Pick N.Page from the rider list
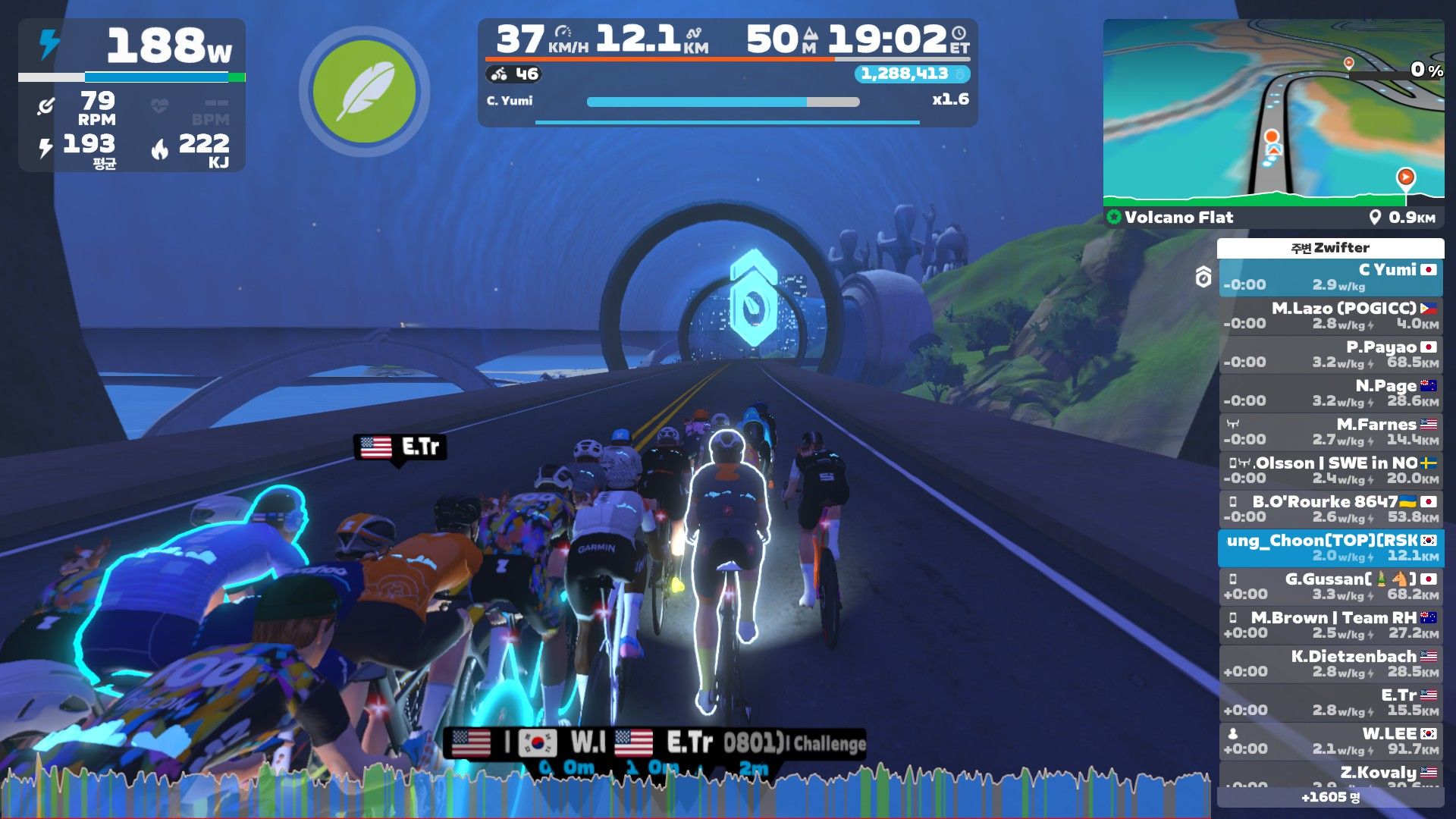 pos(1330,393)
